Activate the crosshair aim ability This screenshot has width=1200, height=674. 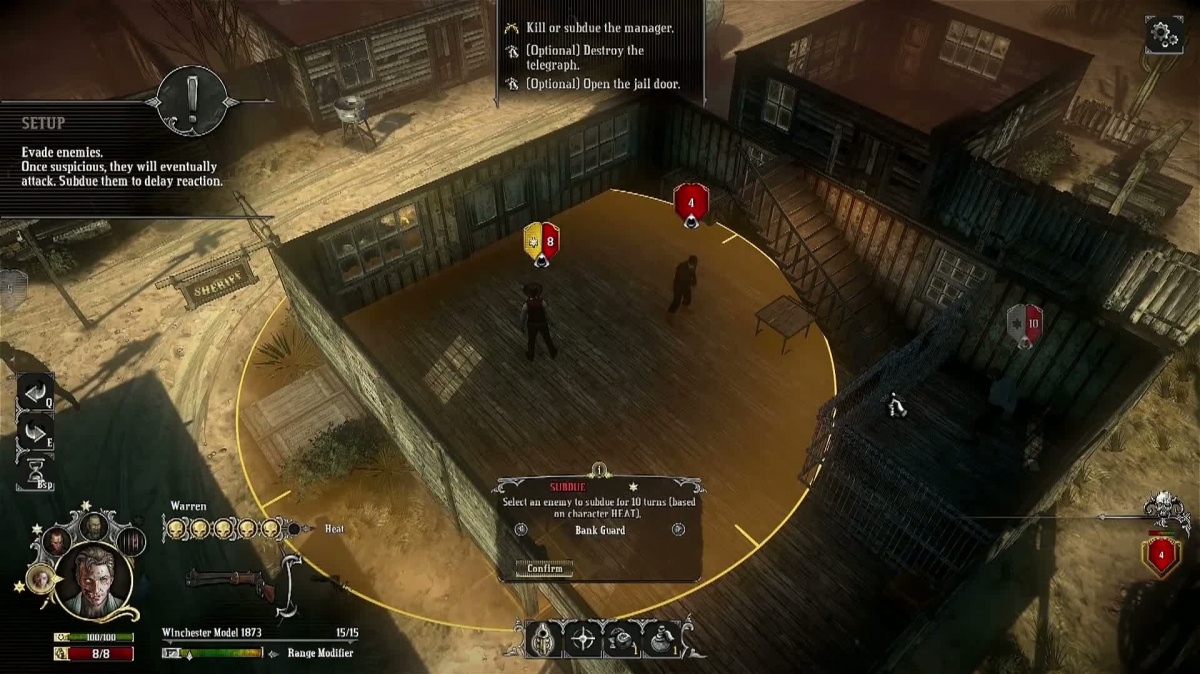pos(583,639)
